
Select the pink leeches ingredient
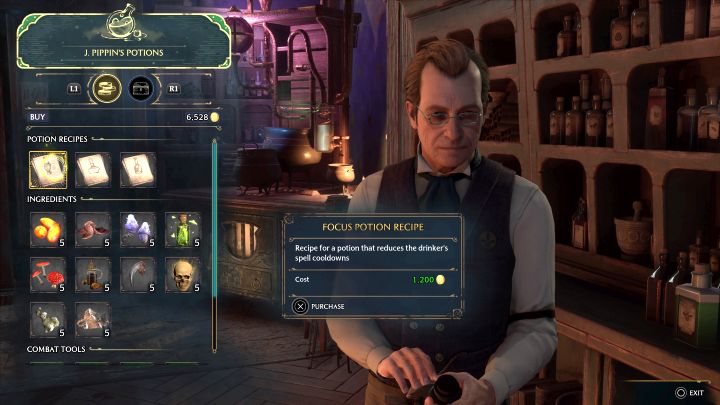92,229
